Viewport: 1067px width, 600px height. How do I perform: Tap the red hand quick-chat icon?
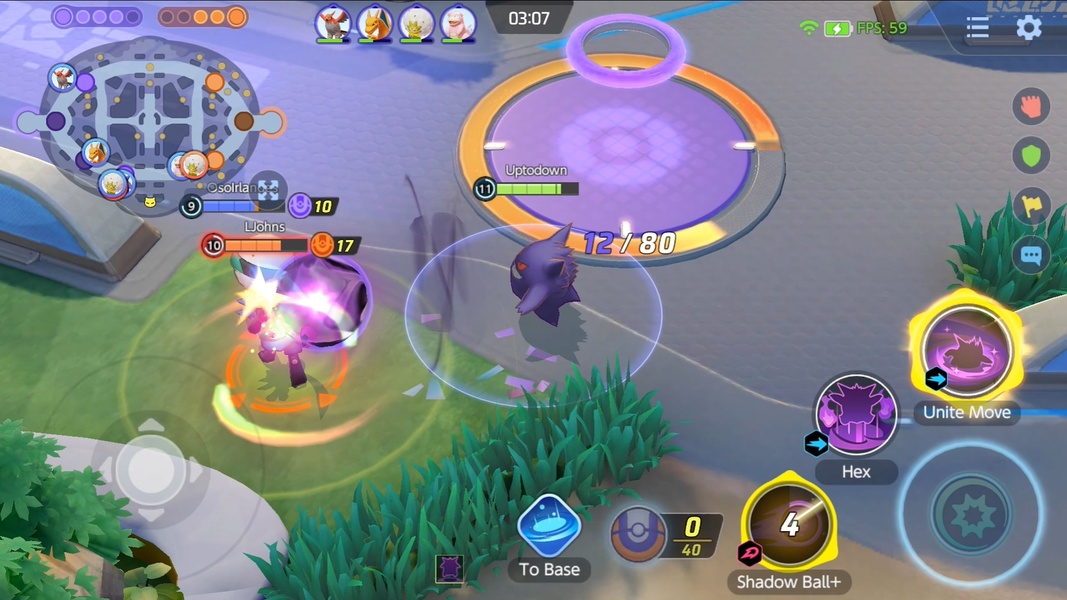[1031, 105]
